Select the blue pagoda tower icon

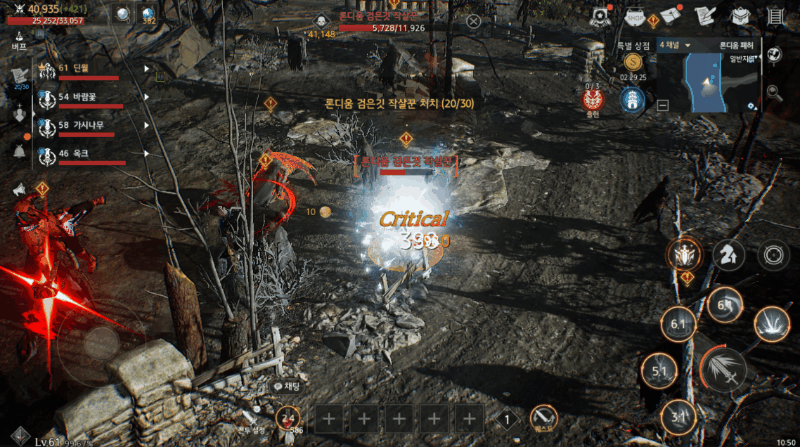tap(631, 100)
